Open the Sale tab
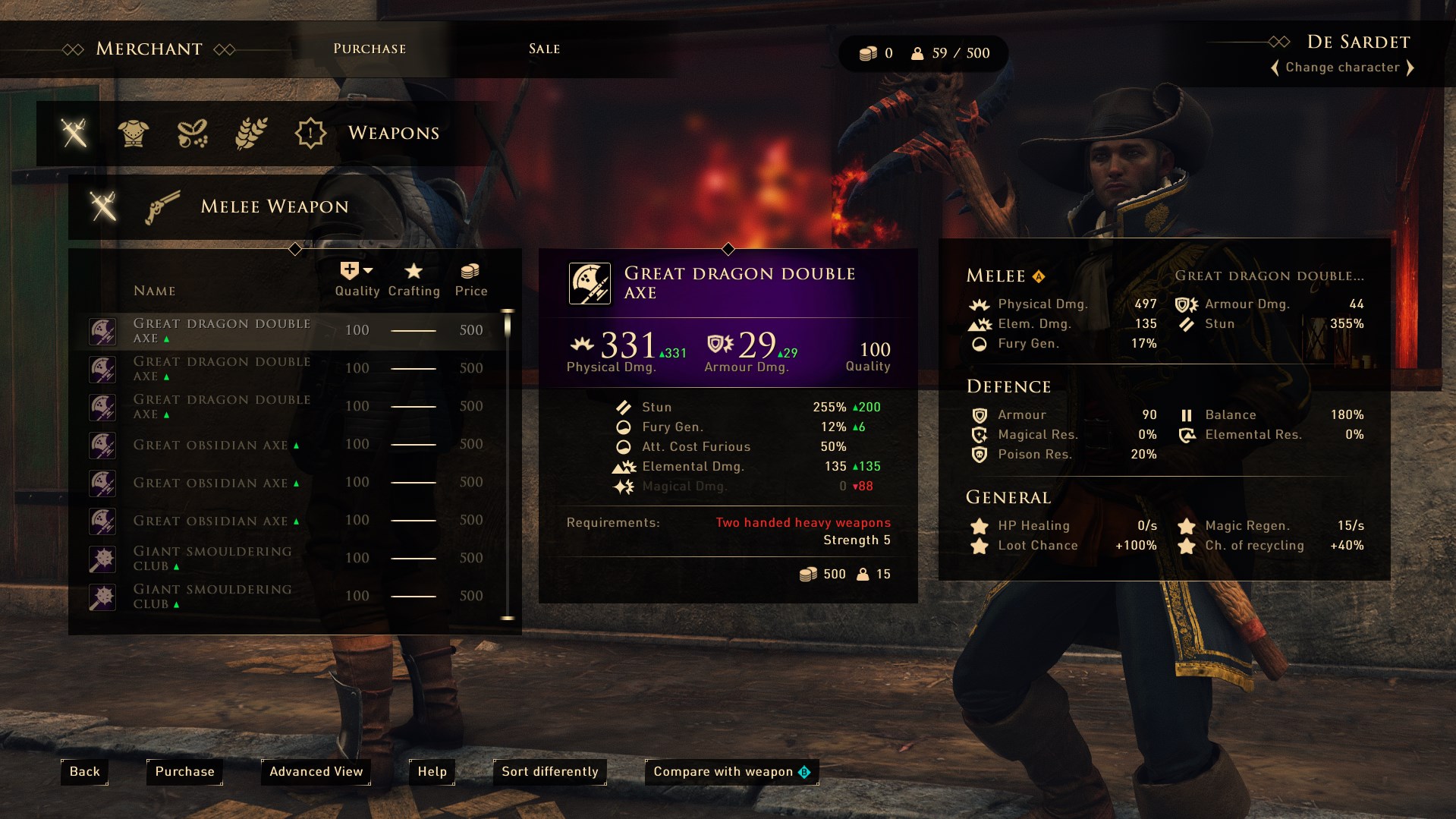1456x819 pixels. pyautogui.click(x=544, y=49)
